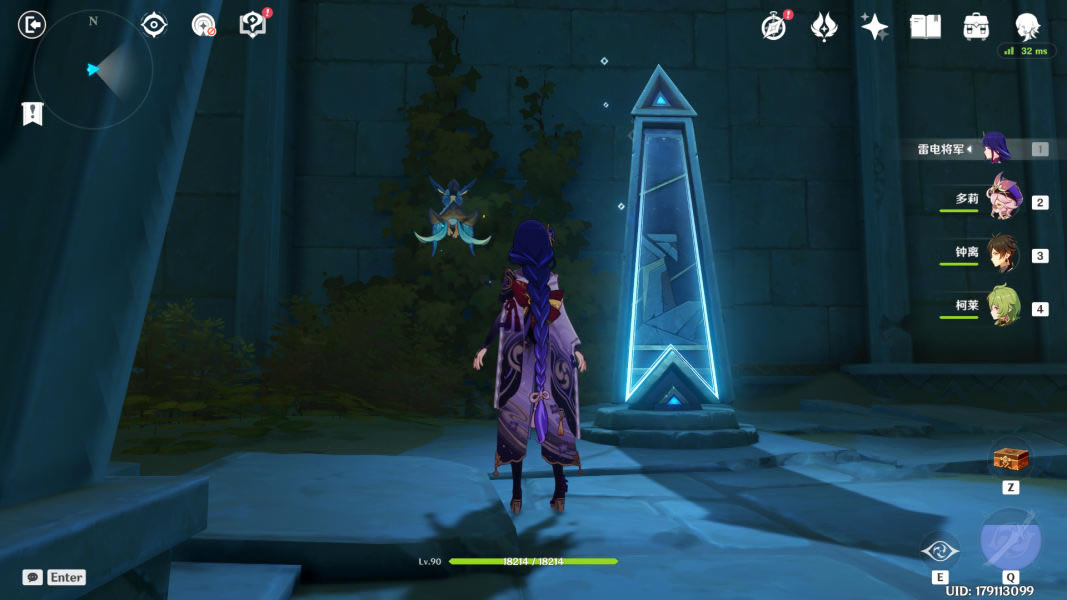Activate the elemental burst sword icon
The height and width of the screenshot is (600, 1067).
click(x=1010, y=541)
